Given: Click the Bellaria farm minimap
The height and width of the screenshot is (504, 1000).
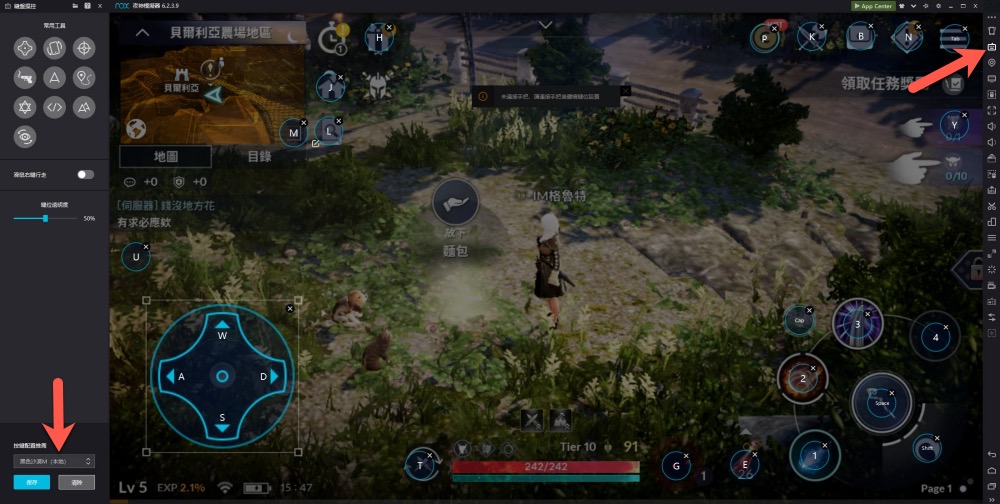Looking at the screenshot, I should 211,96.
